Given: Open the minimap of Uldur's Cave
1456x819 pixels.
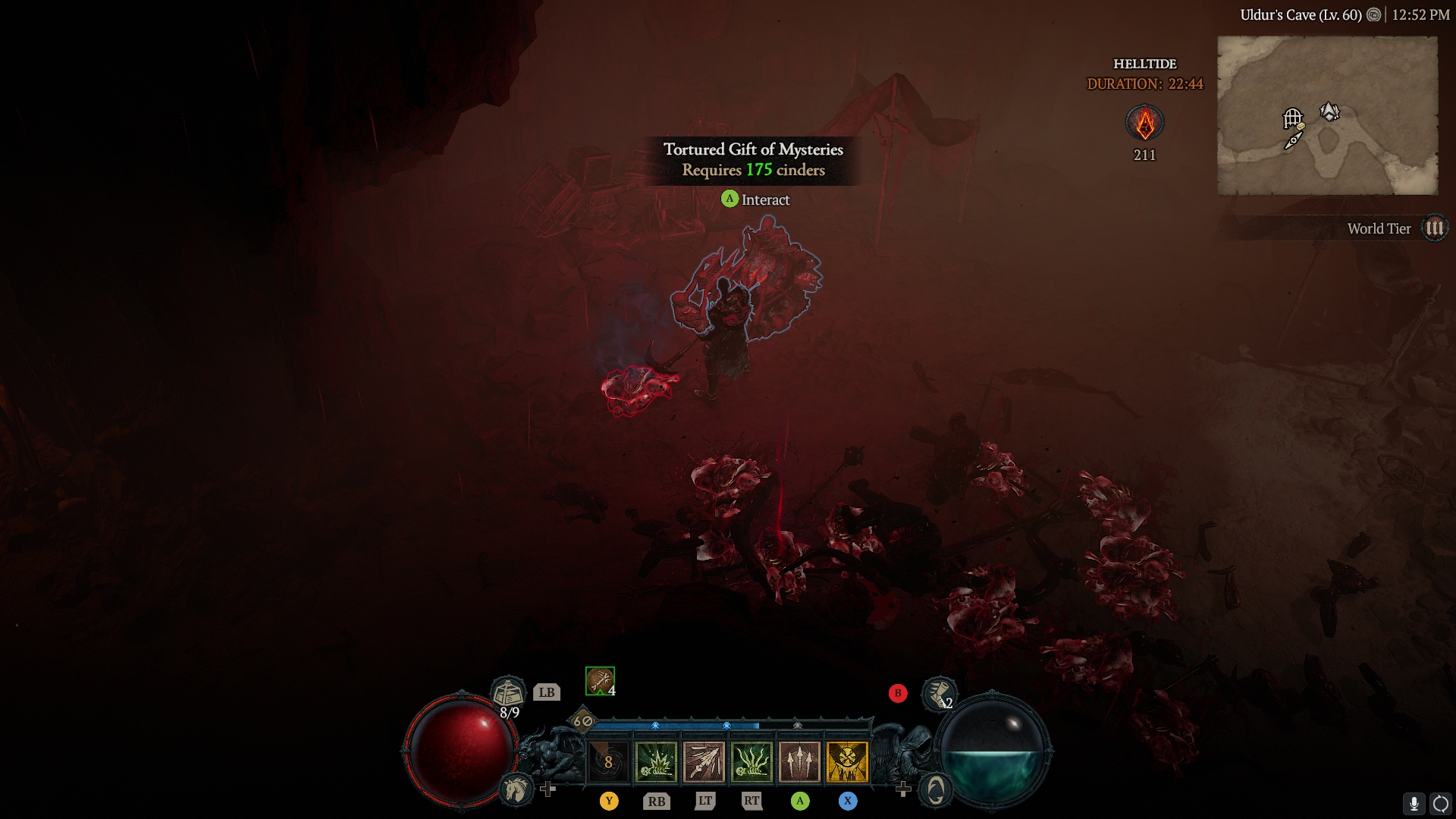Looking at the screenshot, I should pos(1327,115).
